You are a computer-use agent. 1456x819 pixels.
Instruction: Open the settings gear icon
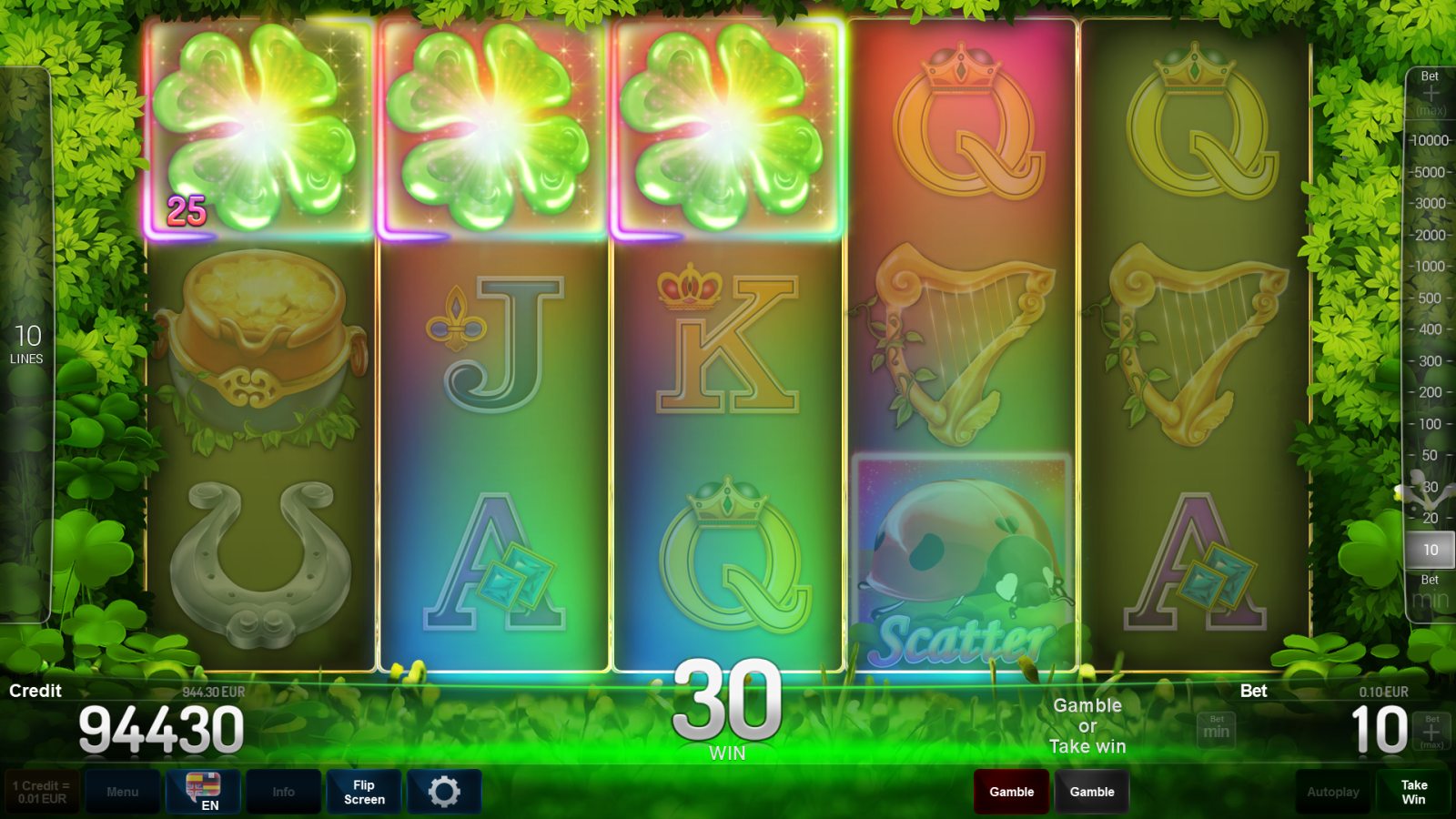444,792
